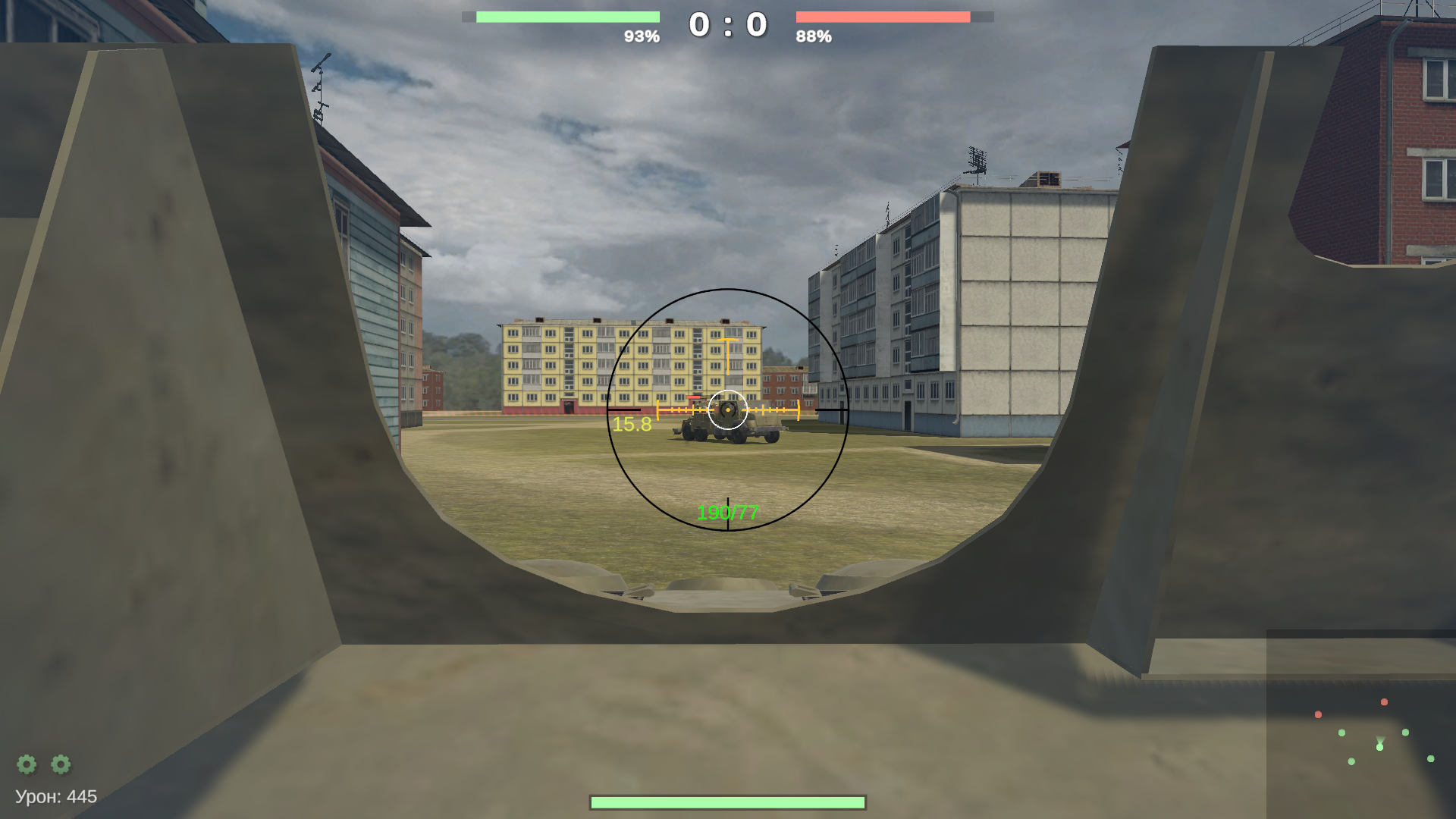The width and height of the screenshot is (1456, 819).
Task: Click the Урон: 445 damage counter
Action: point(55,797)
